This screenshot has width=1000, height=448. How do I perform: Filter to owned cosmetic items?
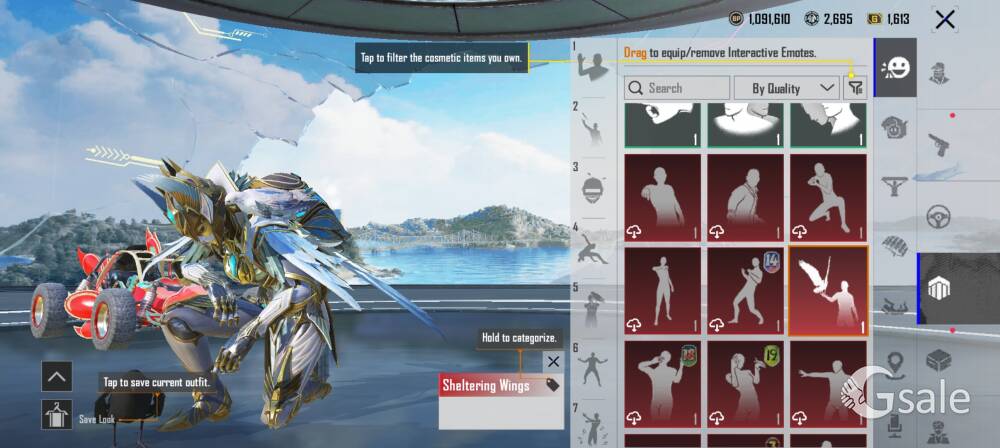pyautogui.click(x=855, y=88)
